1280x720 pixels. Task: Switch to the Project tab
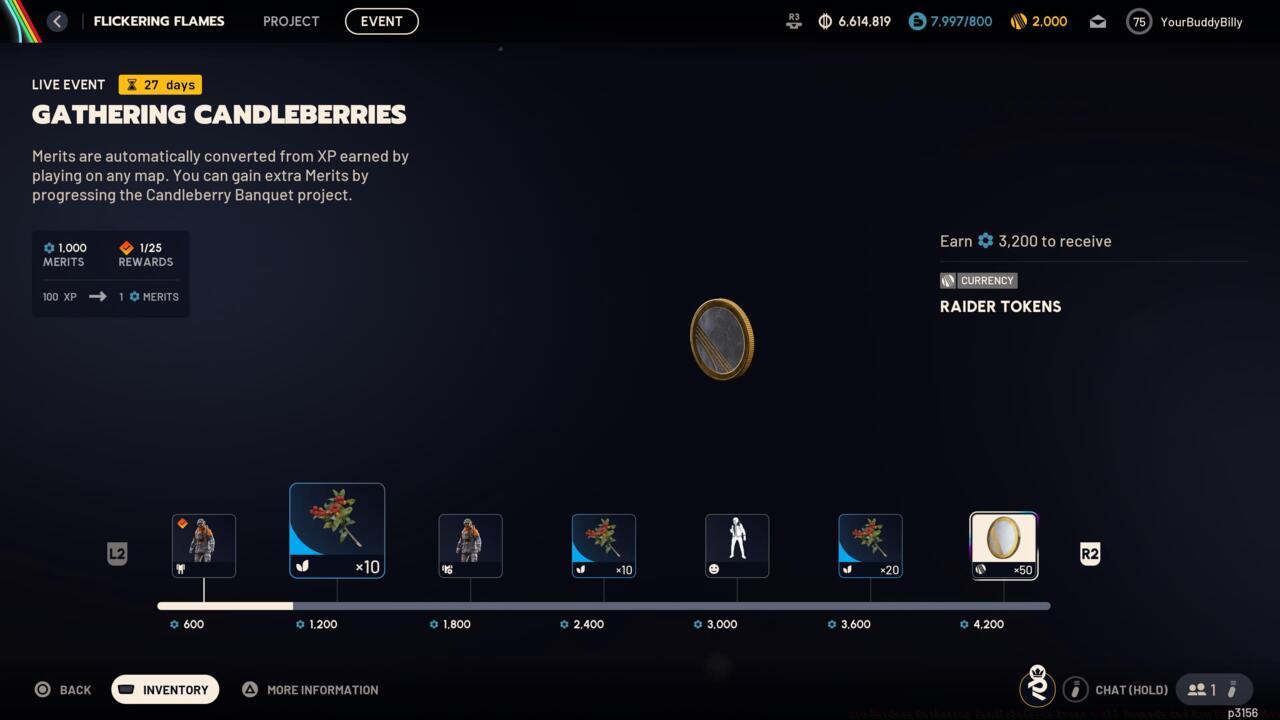click(290, 21)
